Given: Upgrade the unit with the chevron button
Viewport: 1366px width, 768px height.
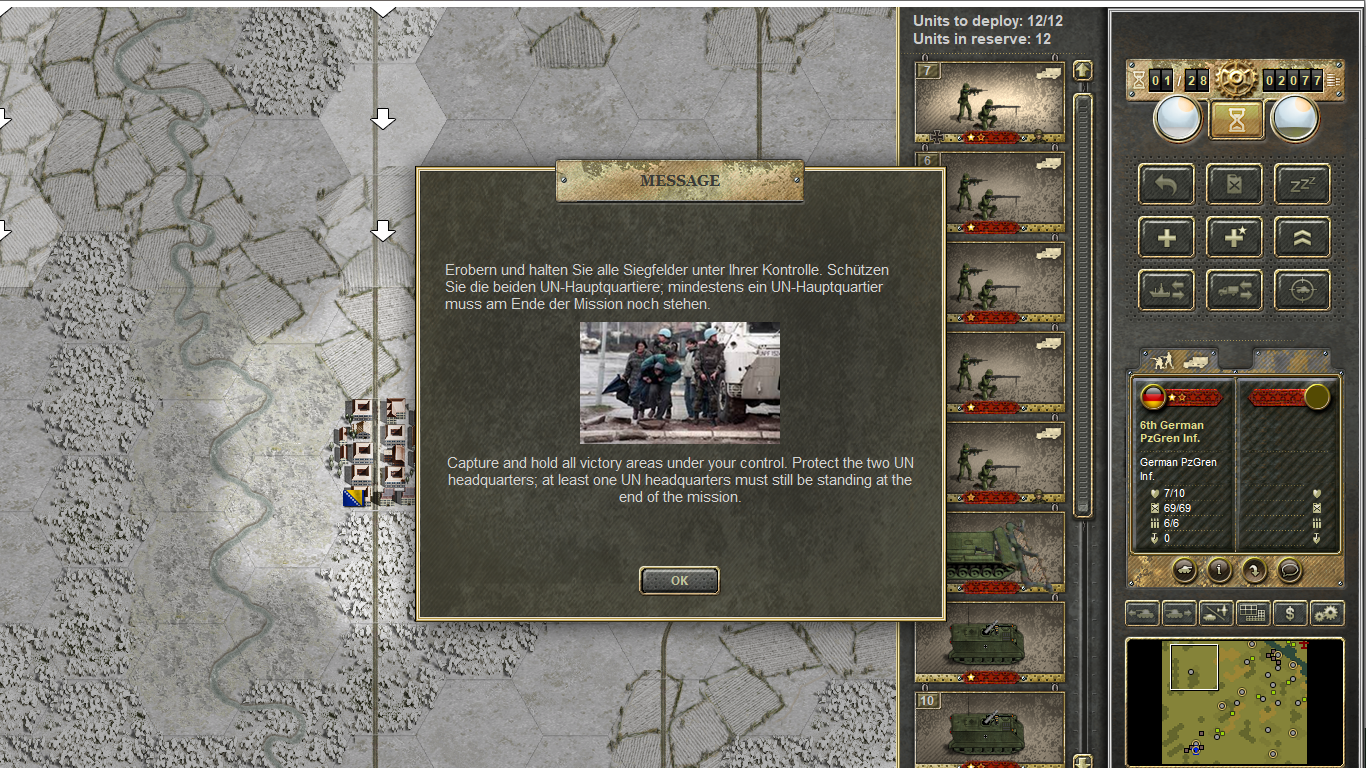Looking at the screenshot, I should [x=1302, y=238].
